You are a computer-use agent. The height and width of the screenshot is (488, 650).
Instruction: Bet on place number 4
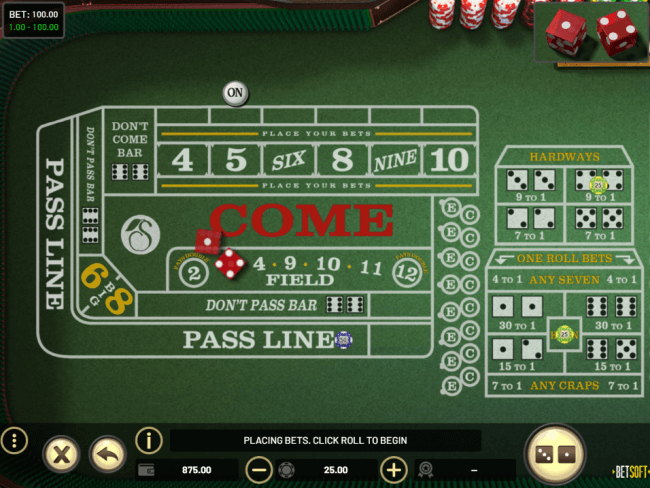(182, 159)
